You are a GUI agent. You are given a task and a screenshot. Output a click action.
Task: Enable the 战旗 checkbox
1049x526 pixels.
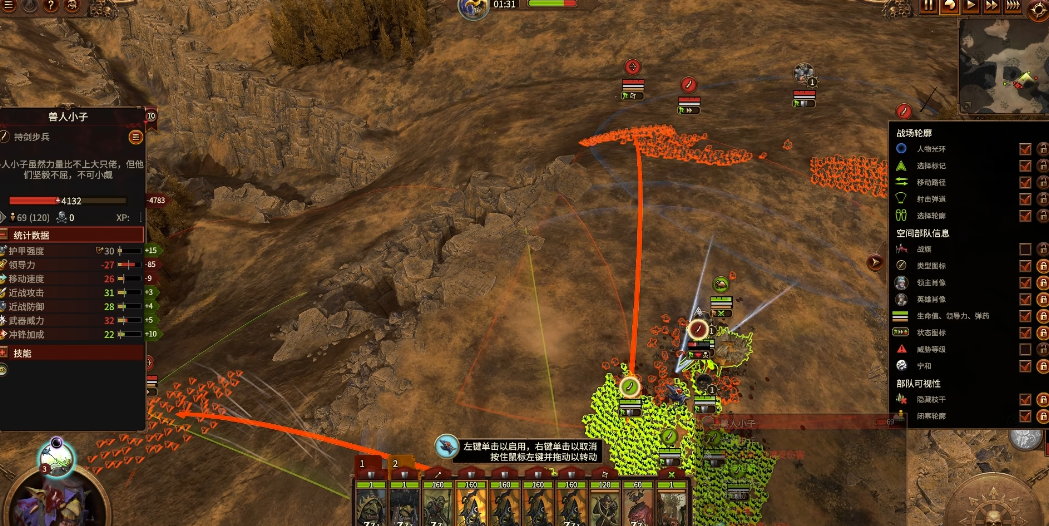point(1025,249)
